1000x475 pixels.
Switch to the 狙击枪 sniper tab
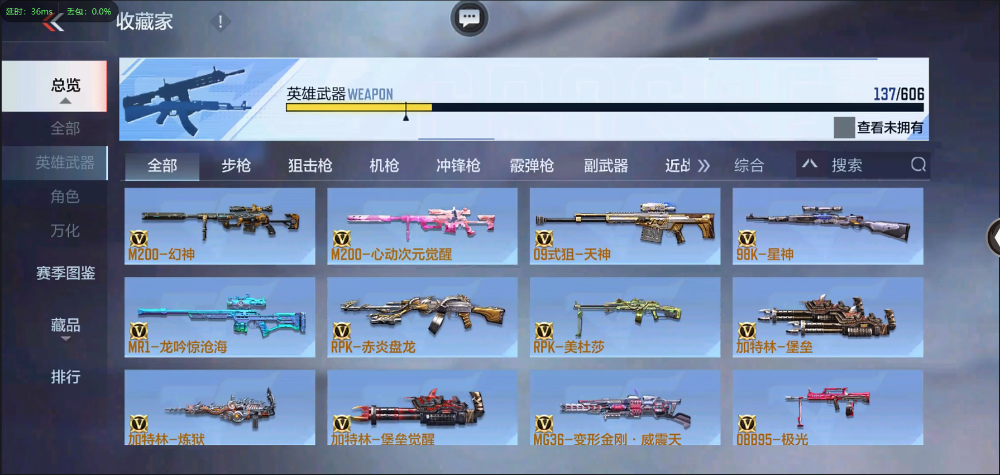pos(310,166)
